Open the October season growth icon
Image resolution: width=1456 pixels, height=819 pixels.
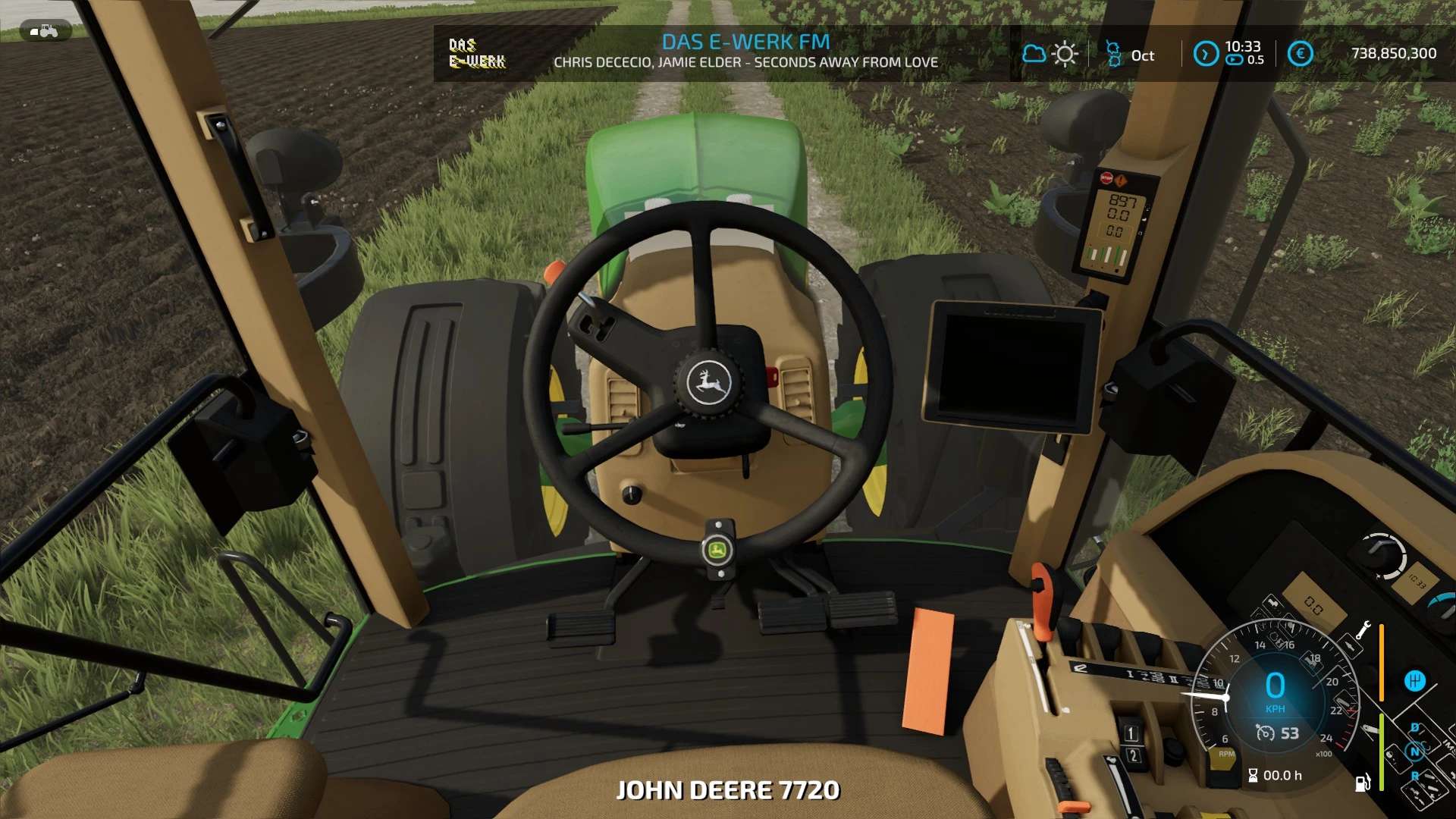coord(1113,54)
